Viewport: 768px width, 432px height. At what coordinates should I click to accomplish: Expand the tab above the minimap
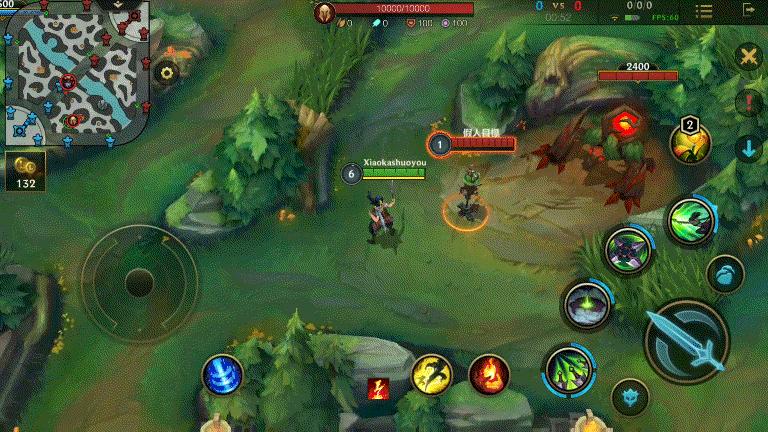pos(119,5)
